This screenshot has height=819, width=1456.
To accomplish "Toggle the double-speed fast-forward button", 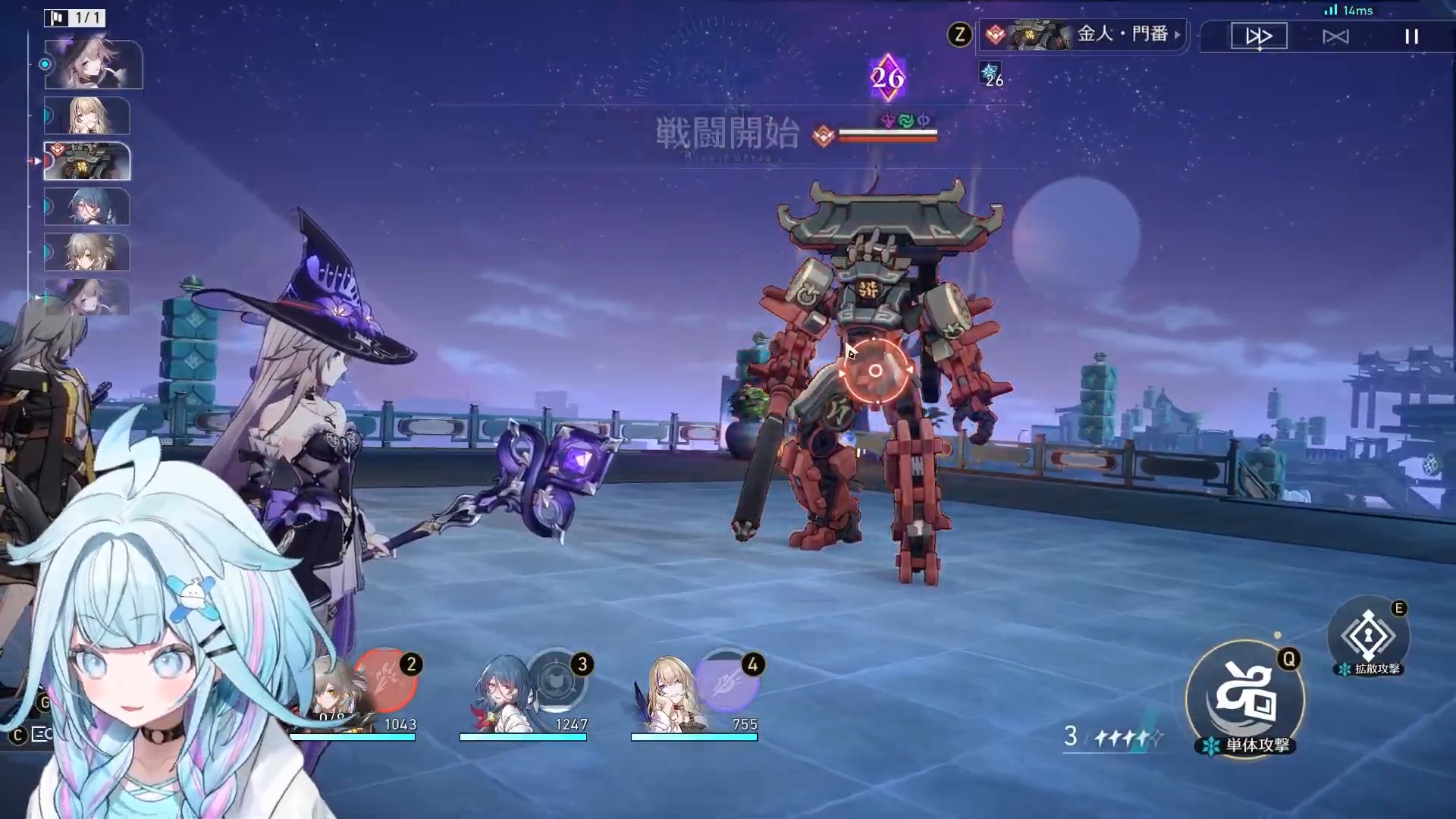I will pos(1259,36).
